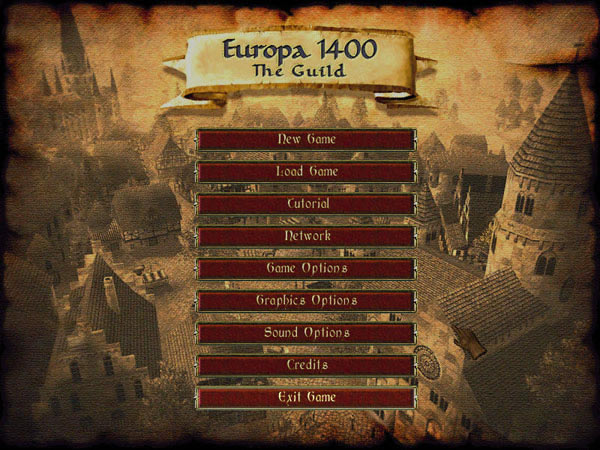Start a New Game
Image resolution: width=600 pixels, height=450 pixels.
[306, 140]
